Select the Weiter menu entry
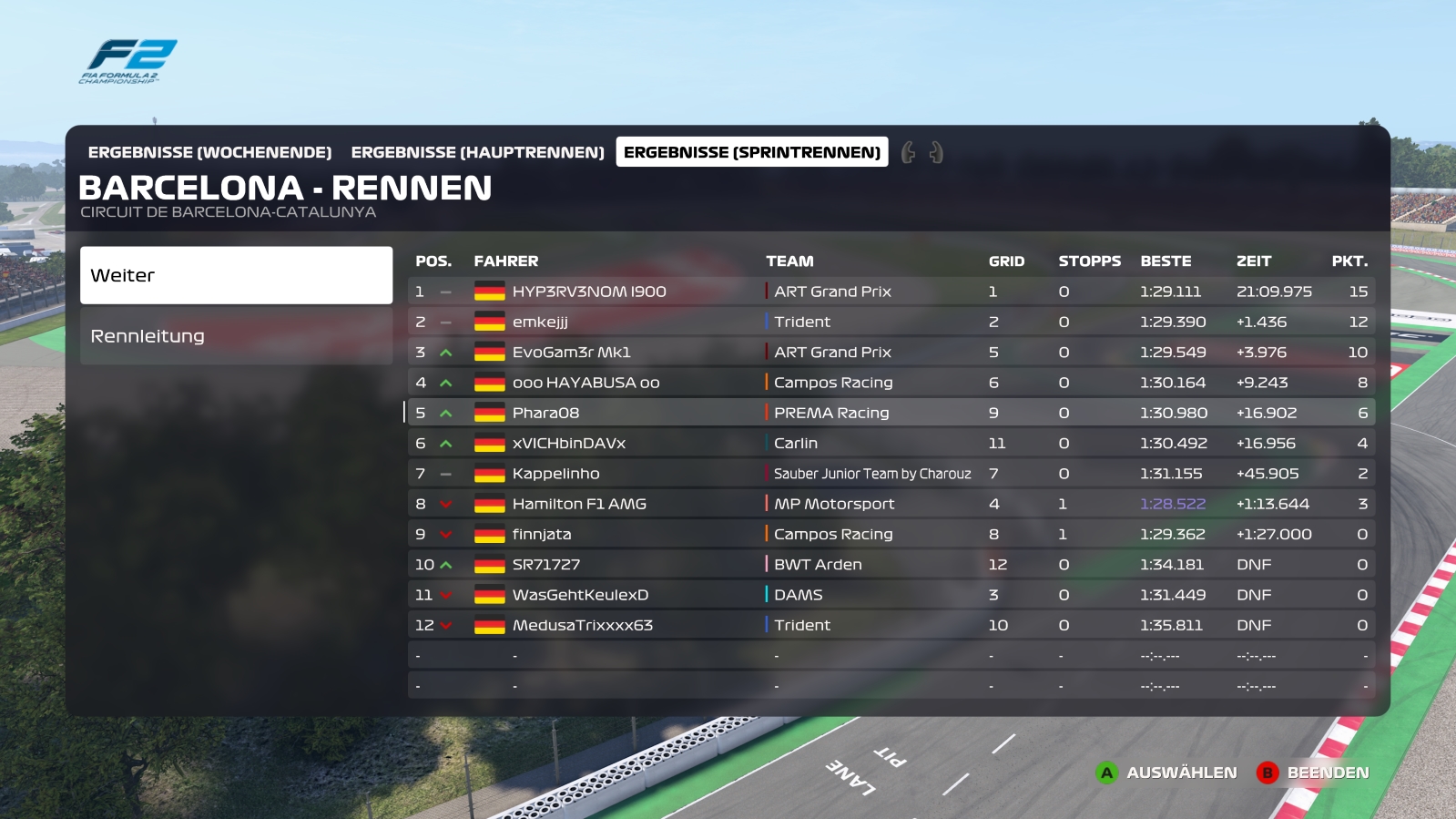This screenshot has width=1456, height=819. click(236, 275)
